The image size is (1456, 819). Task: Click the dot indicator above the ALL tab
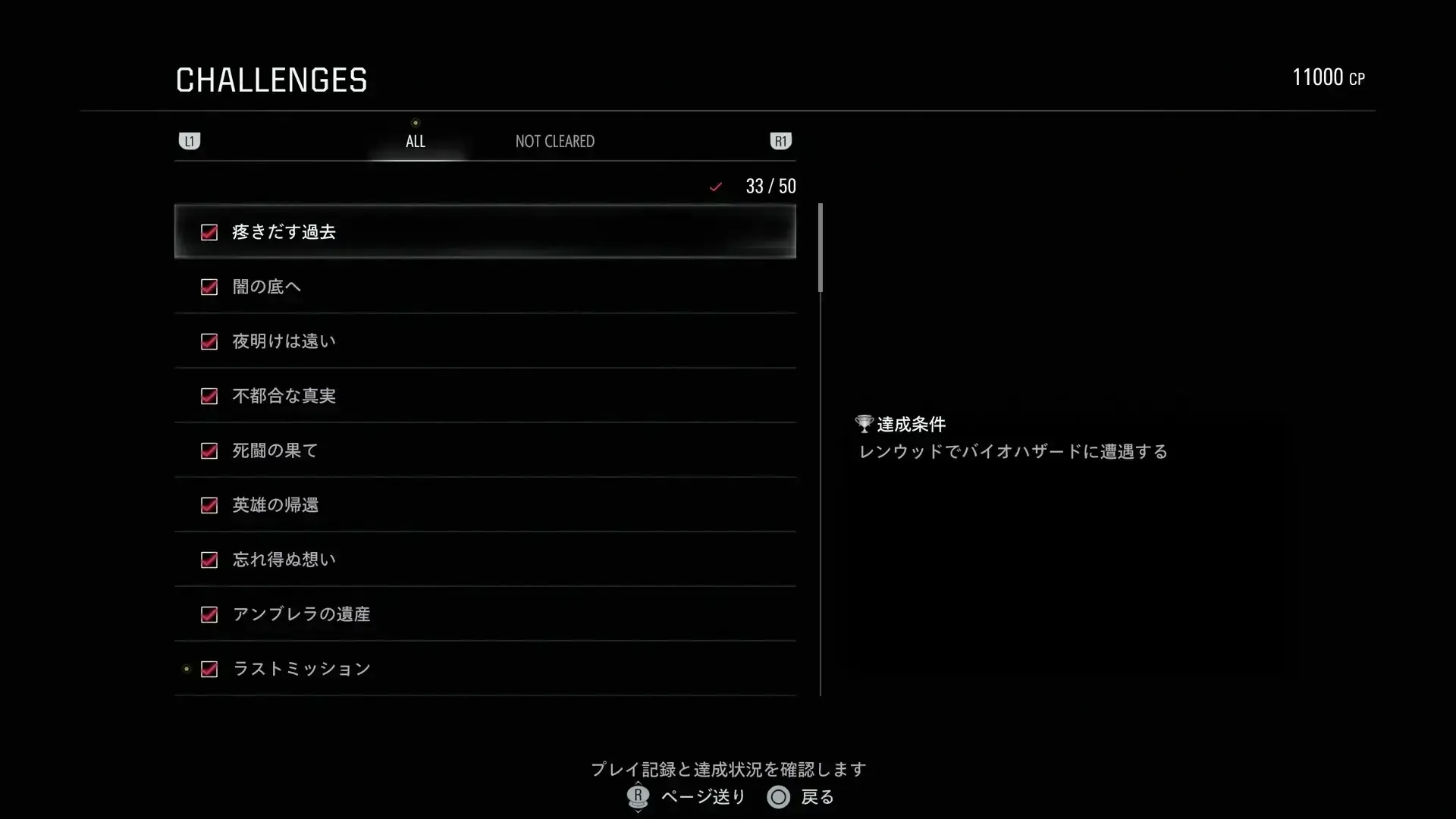416,121
